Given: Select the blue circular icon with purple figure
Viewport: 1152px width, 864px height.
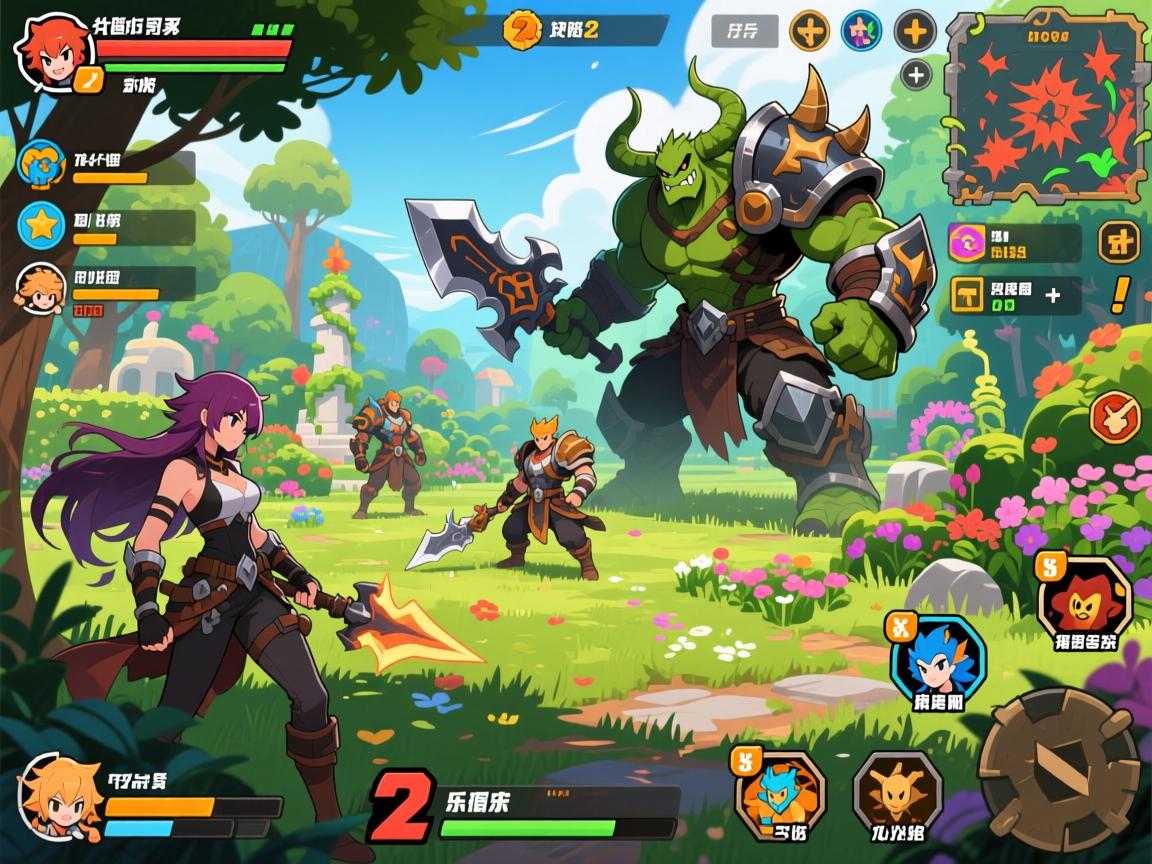Looking at the screenshot, I should point(861,31).
